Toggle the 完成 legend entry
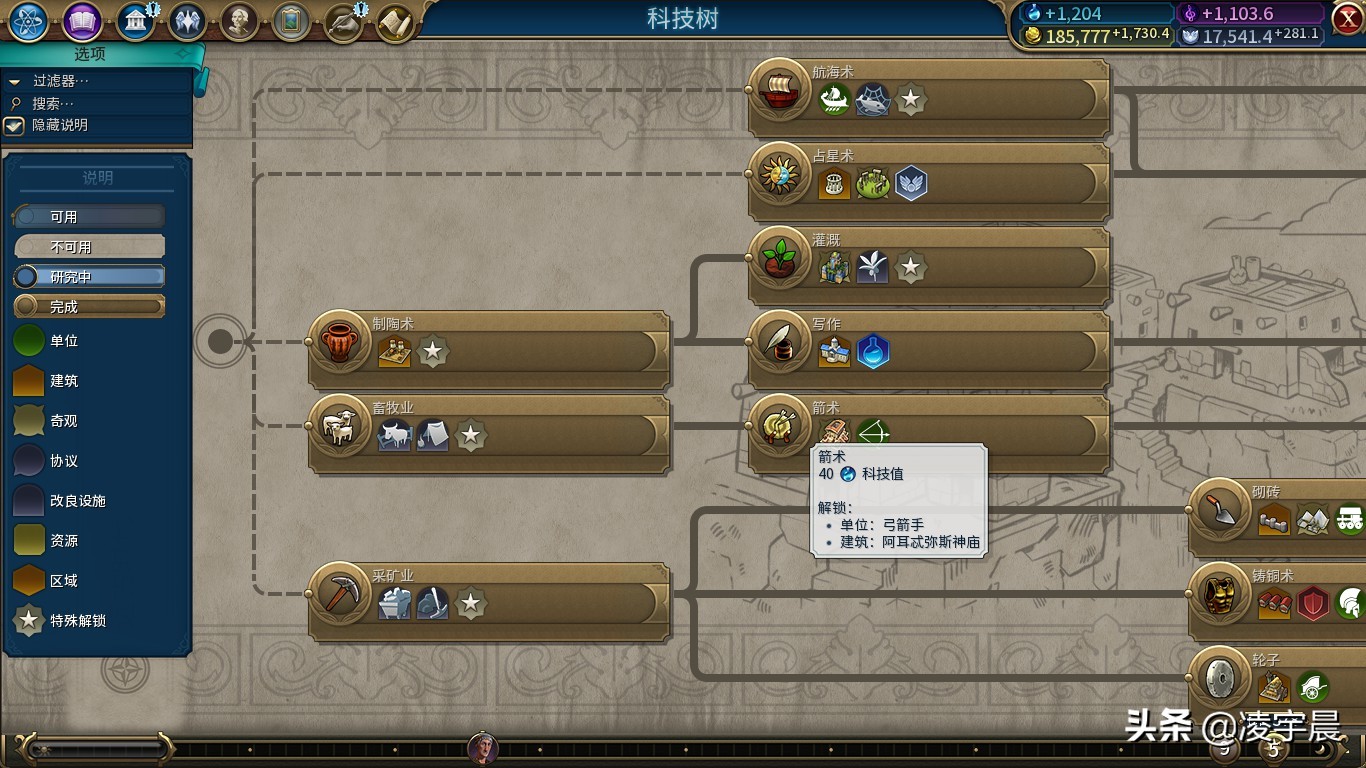 click(89, 306)
